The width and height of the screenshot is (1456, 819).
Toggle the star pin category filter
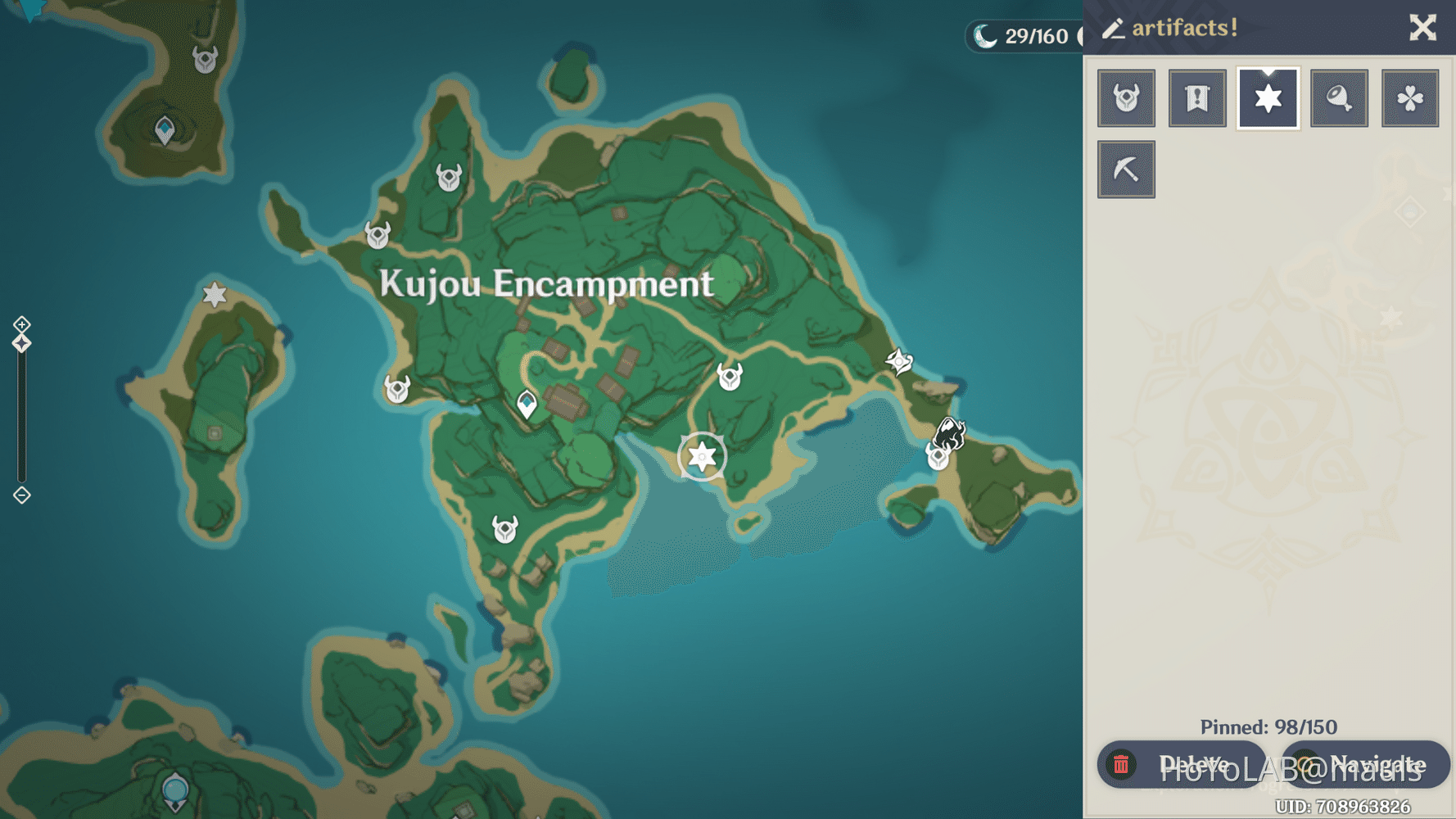point(1268,97)
